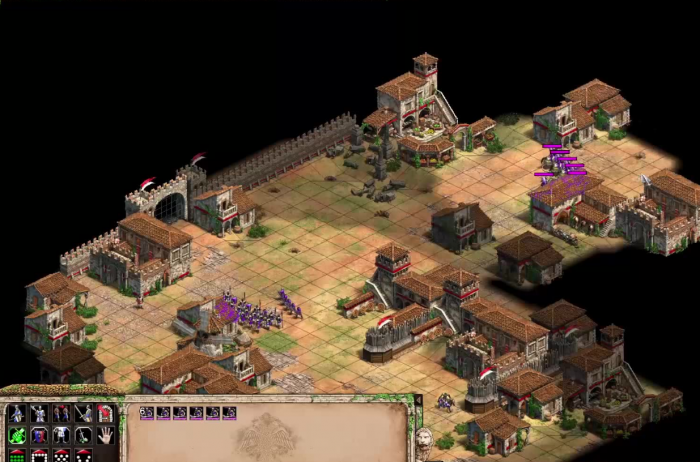Image resolution: width=700 pixels, height=462 pixels.
Task: Choose the green dots line formation
Action: [17, 456]
